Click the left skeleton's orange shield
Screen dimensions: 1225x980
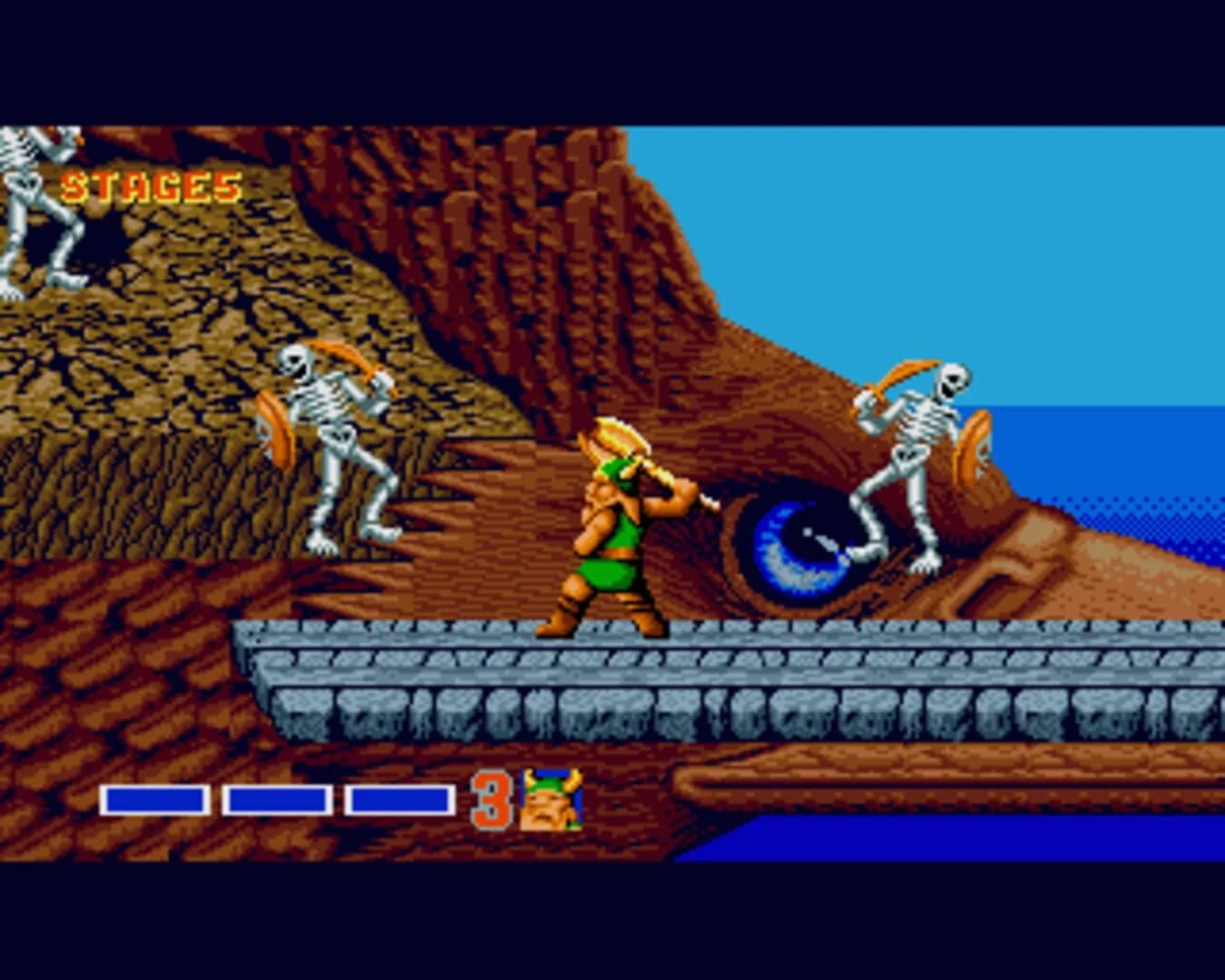point(272,422)
